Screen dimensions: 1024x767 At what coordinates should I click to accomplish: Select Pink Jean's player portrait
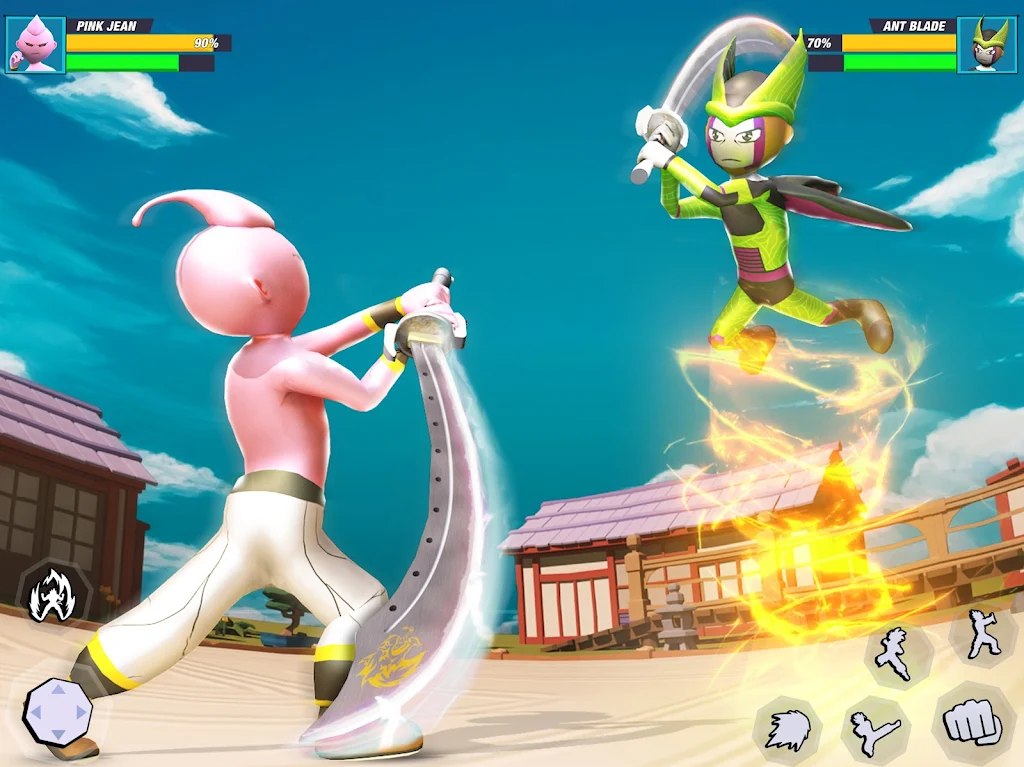pos(36,45)
